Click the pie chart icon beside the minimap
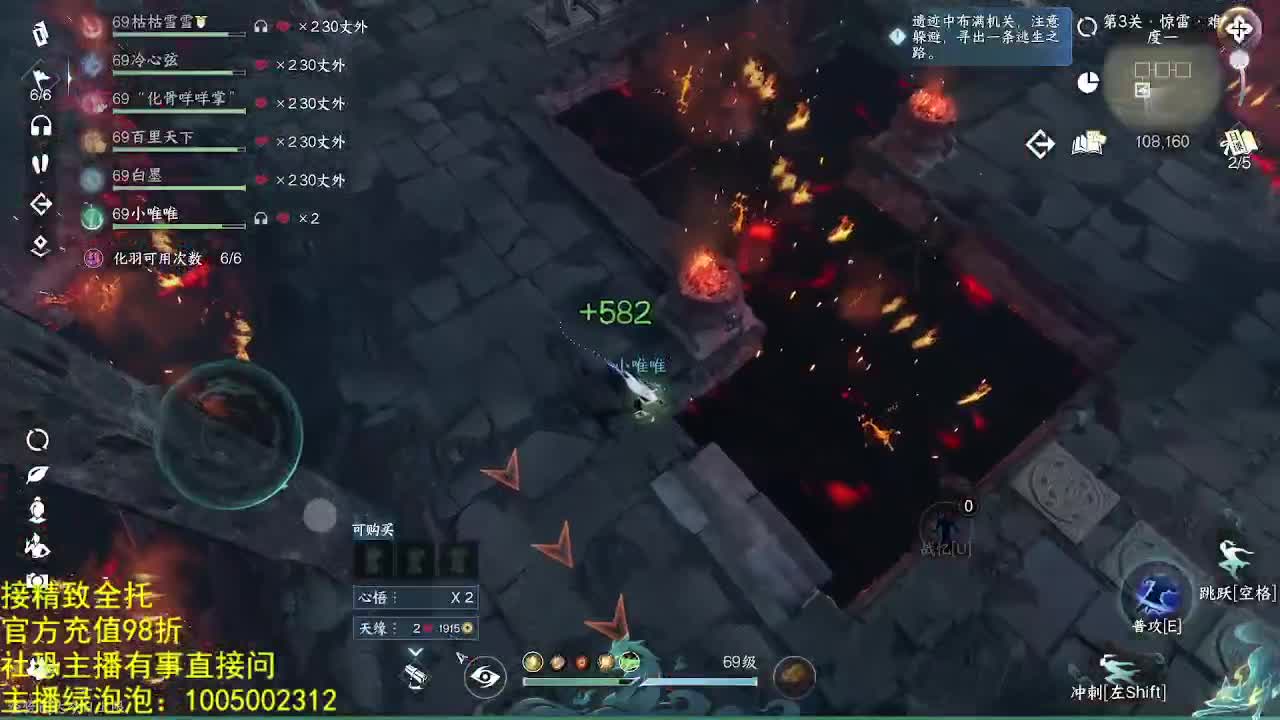Screen dimensions: 1280x720 [x=1086, y=84]
